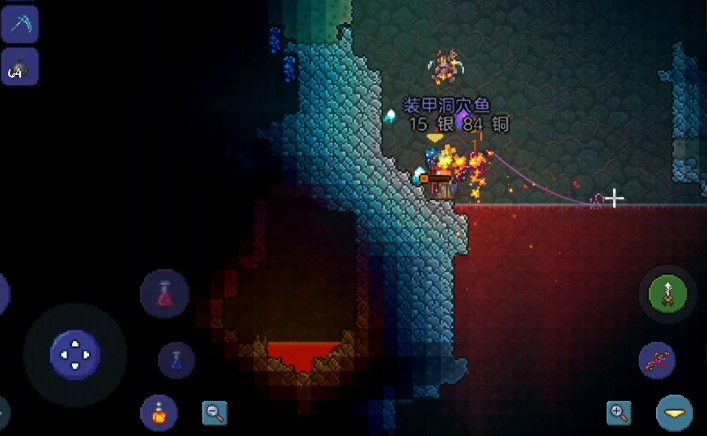
Task: Tap the yellow drop-down arrow button
Action: point(675,412)
